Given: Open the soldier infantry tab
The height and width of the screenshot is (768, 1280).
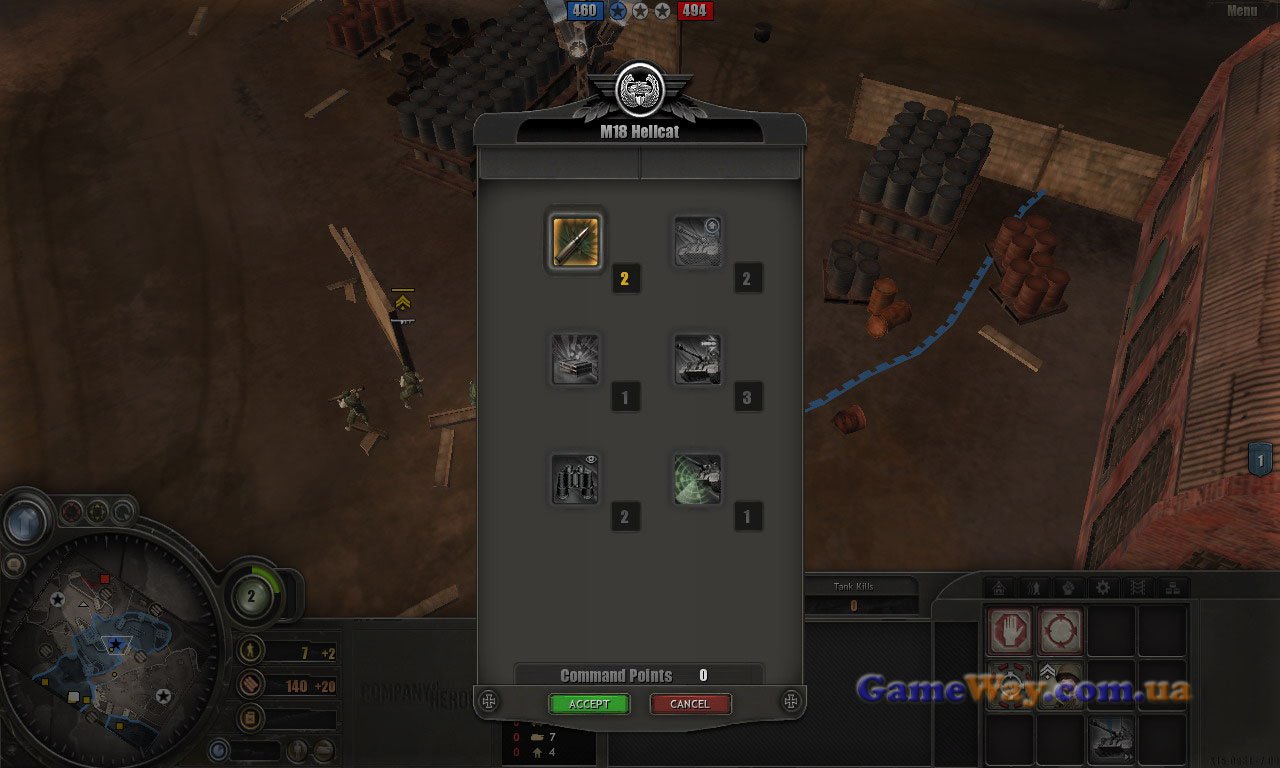Looking at the screenshot, I should (x=1033, y=588).
